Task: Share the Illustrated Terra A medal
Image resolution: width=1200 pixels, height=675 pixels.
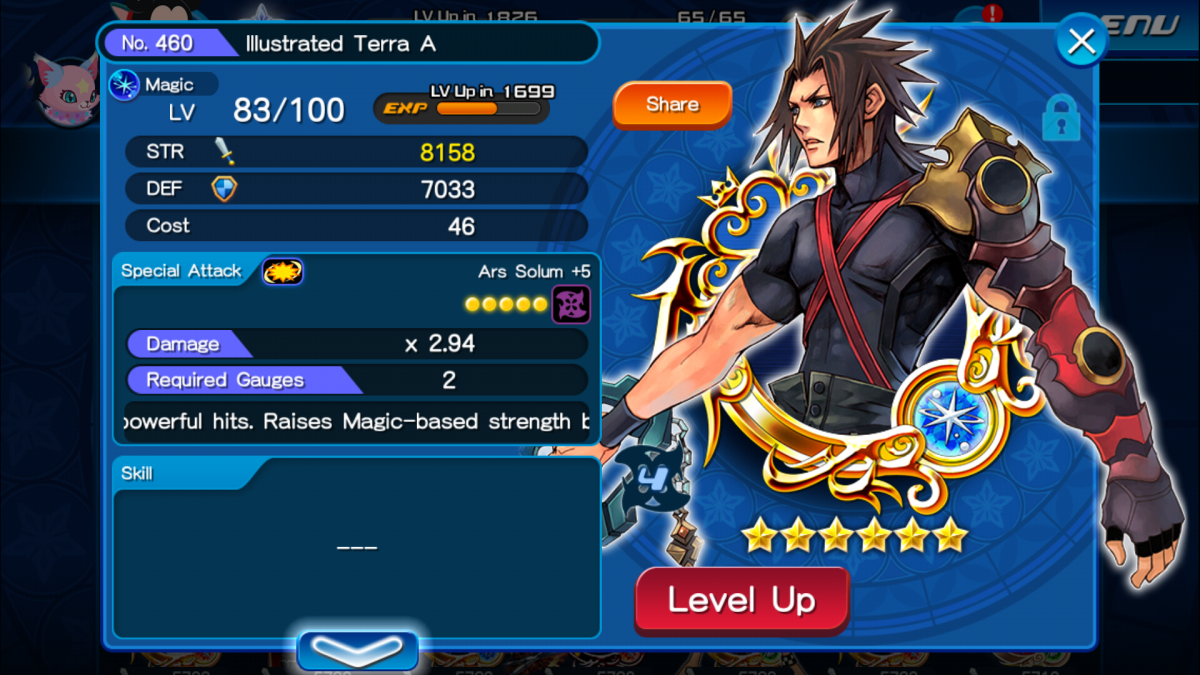Action: click(672, 105)
